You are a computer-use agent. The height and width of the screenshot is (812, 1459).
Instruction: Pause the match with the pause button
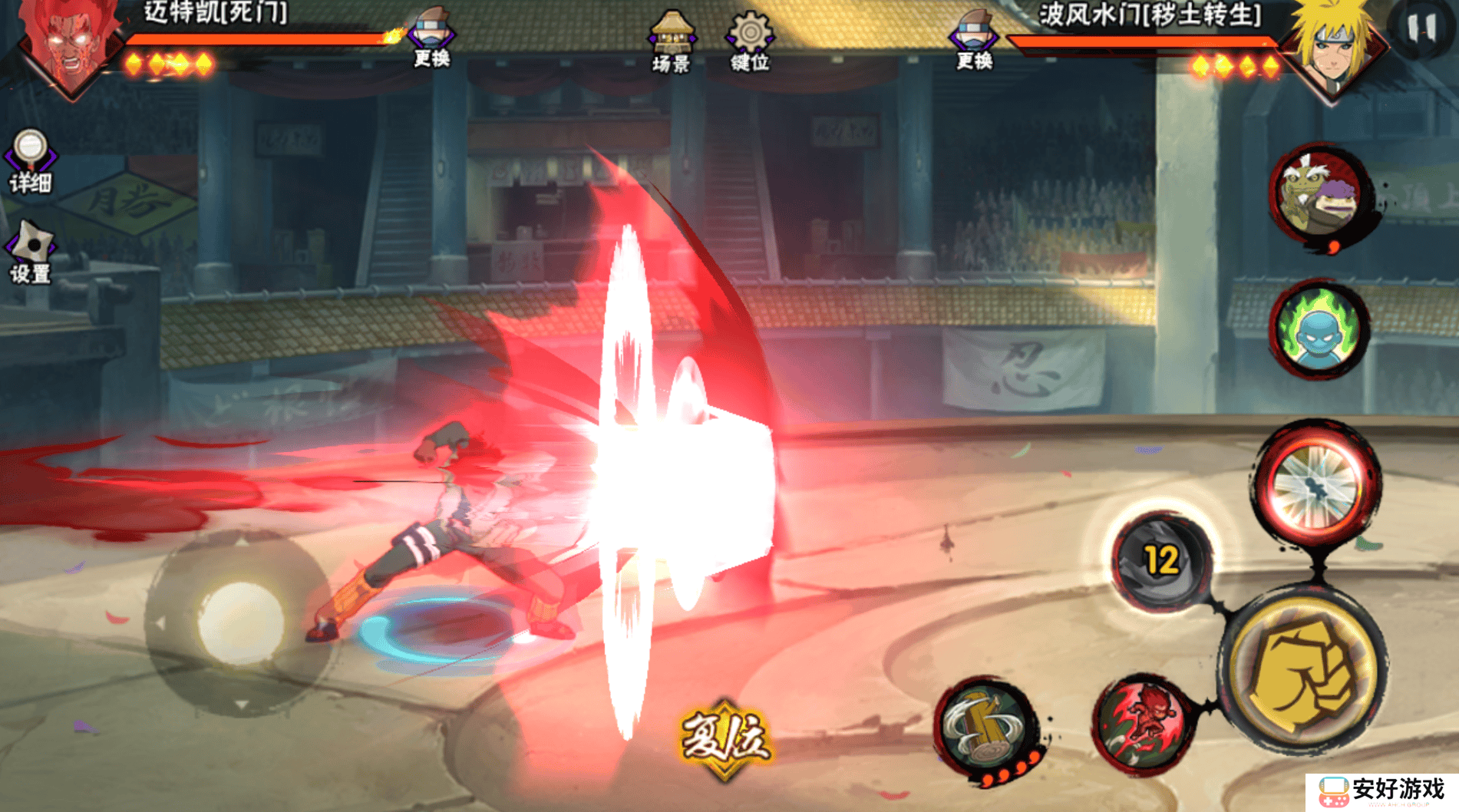coord(1421,29)
